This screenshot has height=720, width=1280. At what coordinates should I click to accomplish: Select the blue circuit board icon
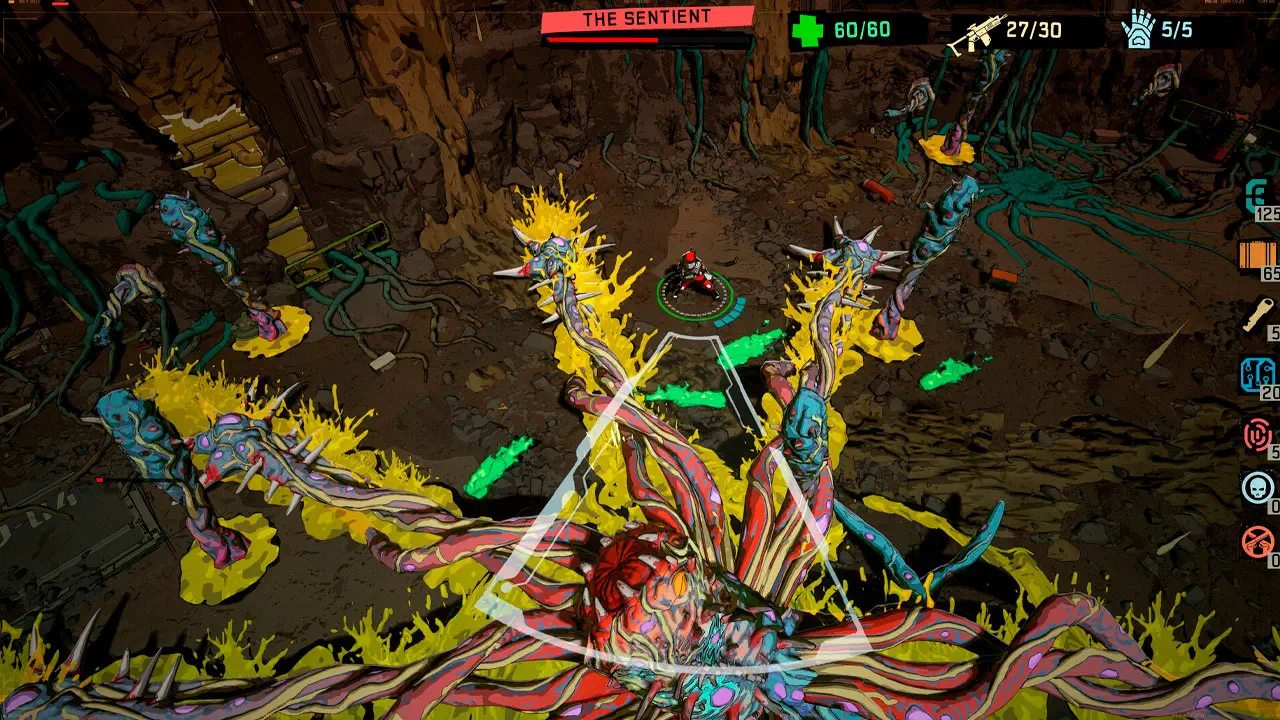[x=1258, y=375]
